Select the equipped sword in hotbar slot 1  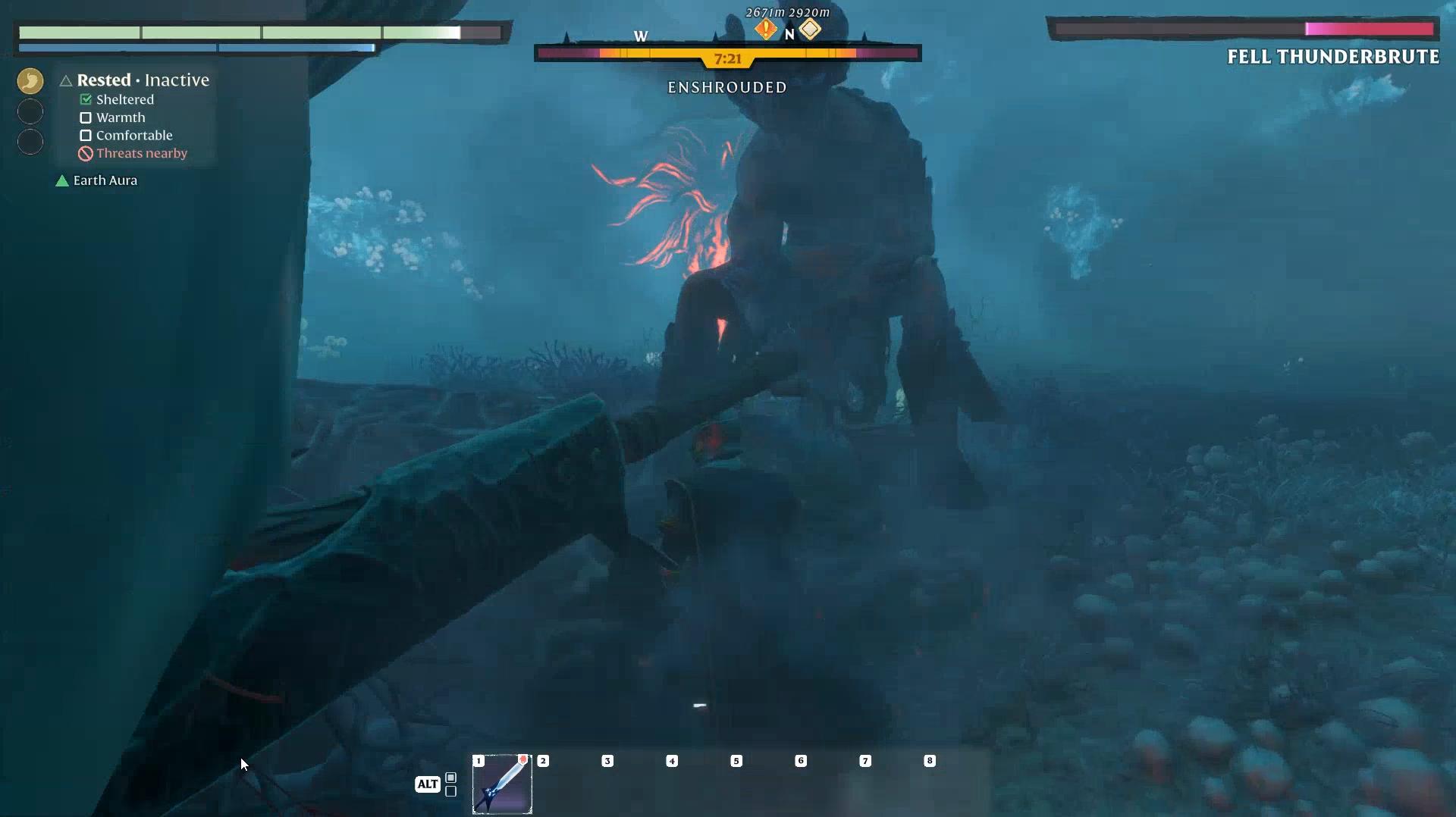[x=503, y=784]
